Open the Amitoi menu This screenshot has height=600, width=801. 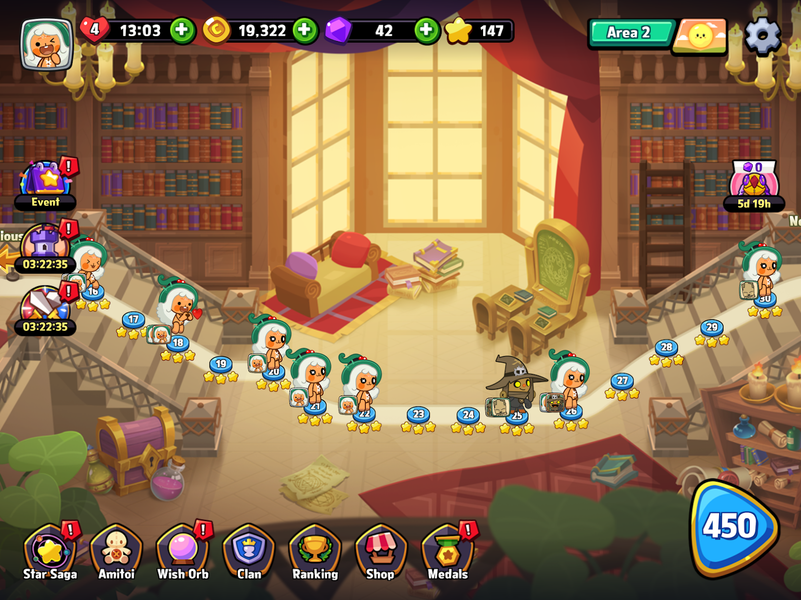tap(116, 553)
